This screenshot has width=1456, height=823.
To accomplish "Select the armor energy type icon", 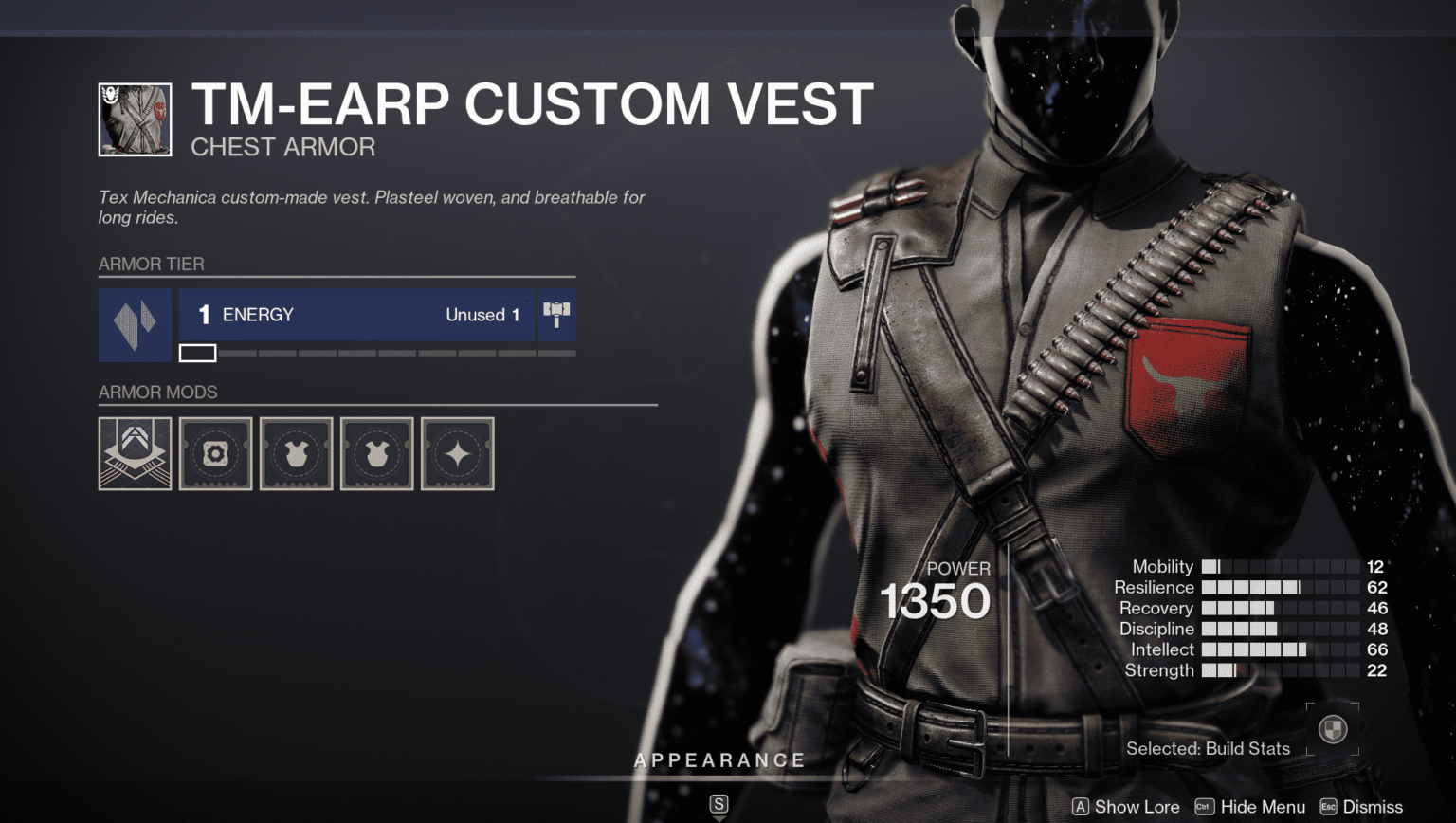I will [x=135, y=325].
